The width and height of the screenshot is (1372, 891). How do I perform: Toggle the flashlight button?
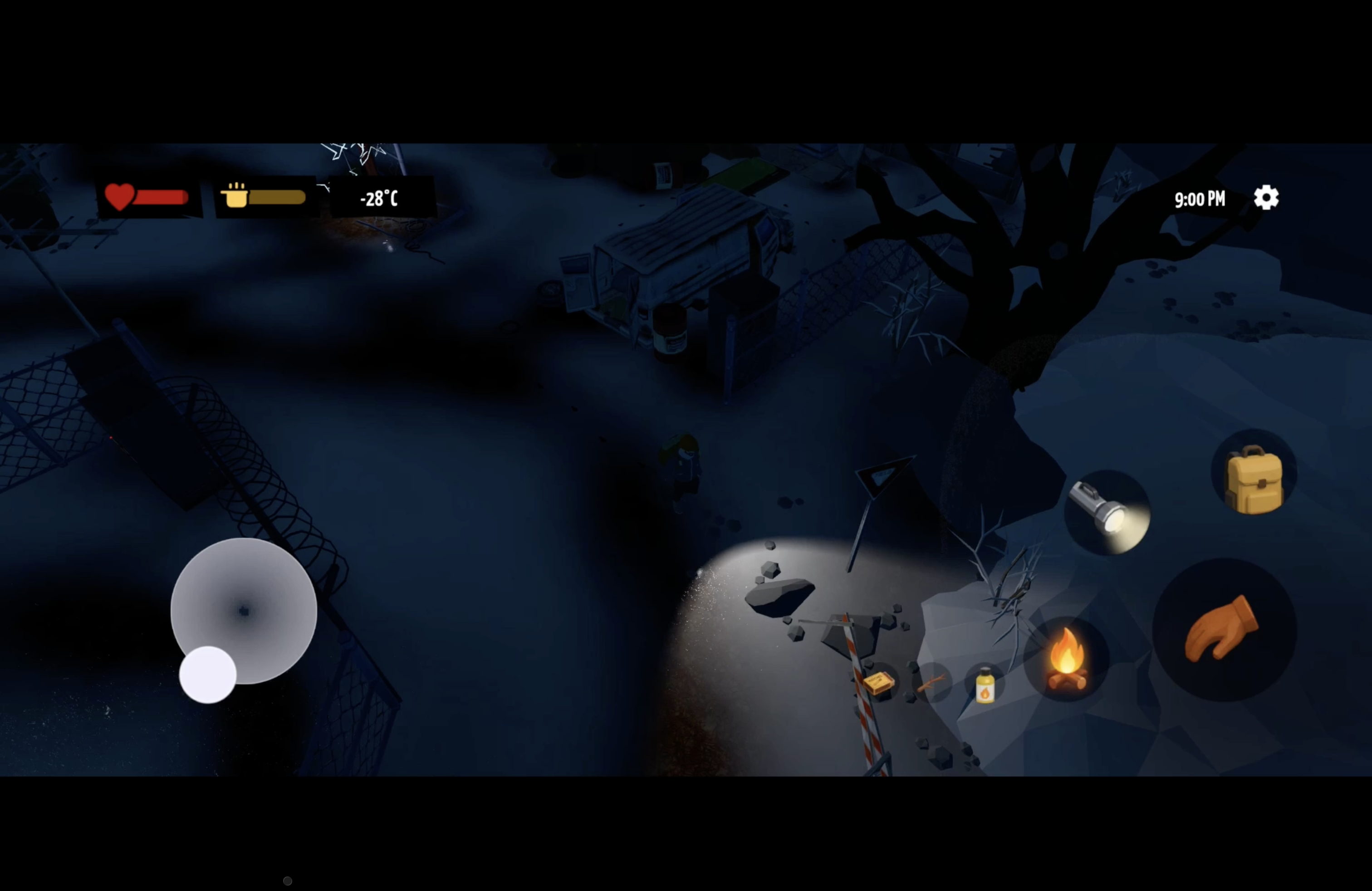[x=1106, y=512]
